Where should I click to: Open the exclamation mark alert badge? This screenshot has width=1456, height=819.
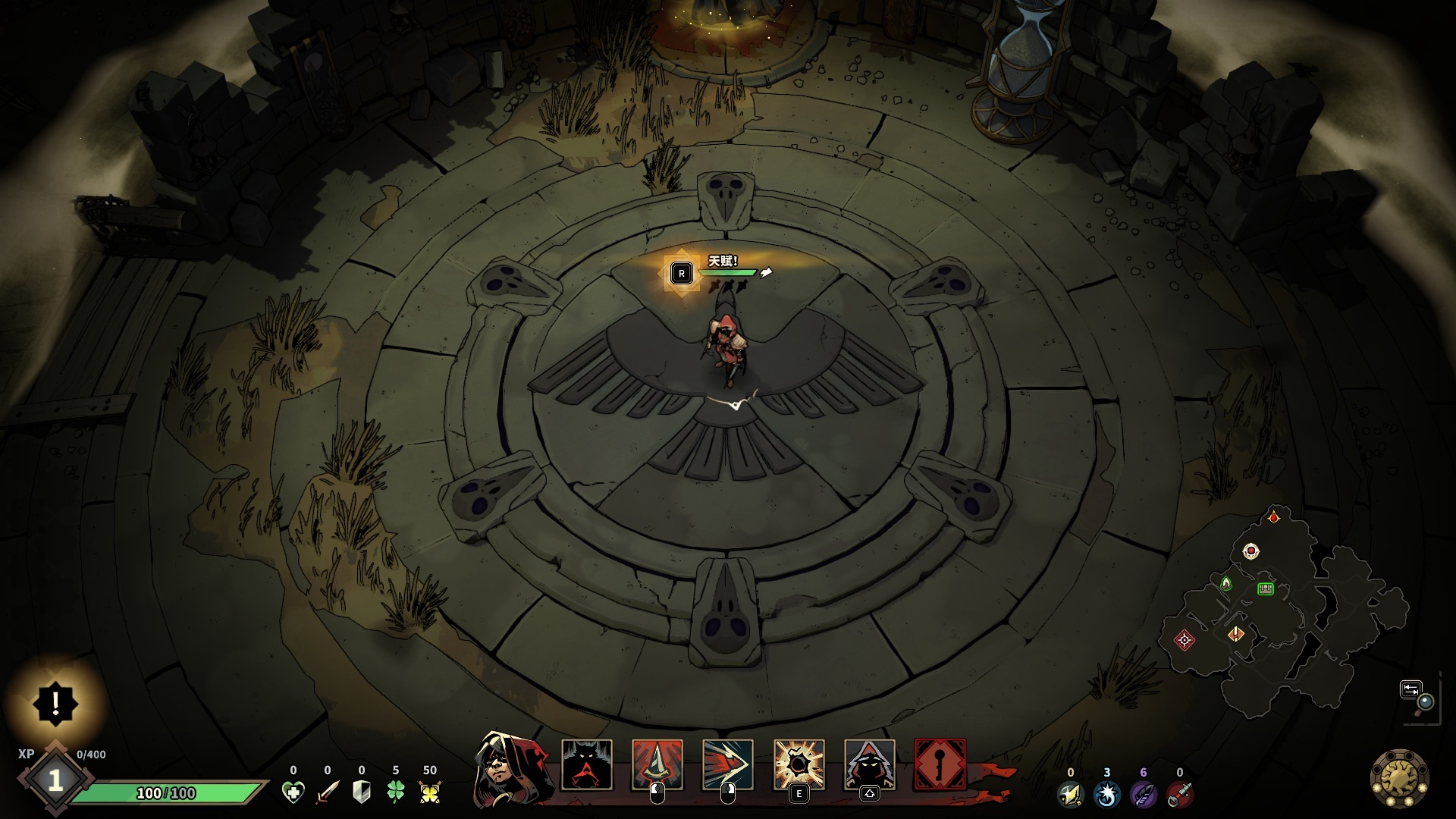click(x=55, y=704)
